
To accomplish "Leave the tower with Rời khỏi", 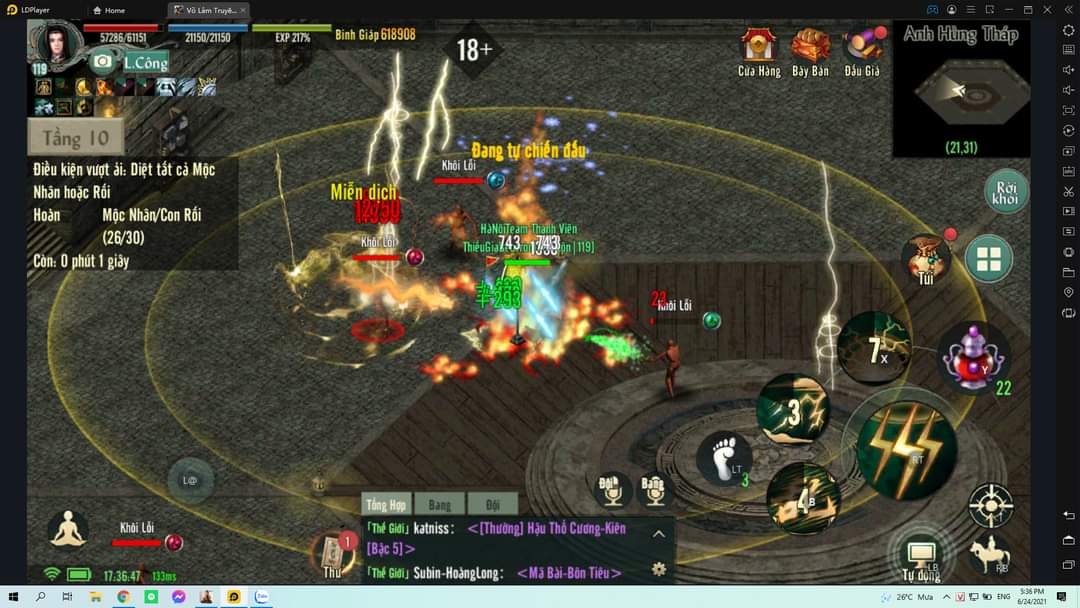I will [x=1005, y=190].
